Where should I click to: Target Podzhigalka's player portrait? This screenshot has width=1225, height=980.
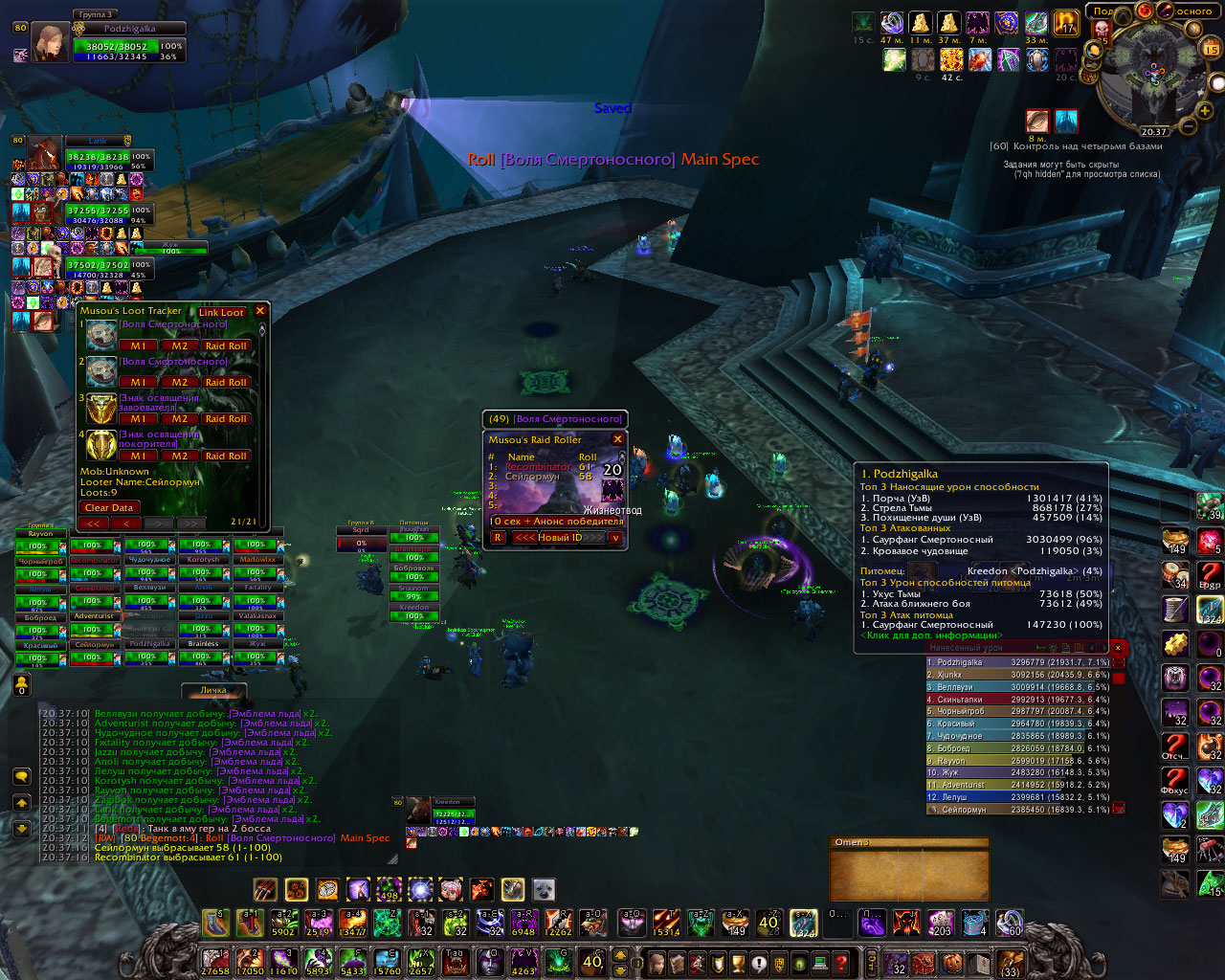click(50, 44)
